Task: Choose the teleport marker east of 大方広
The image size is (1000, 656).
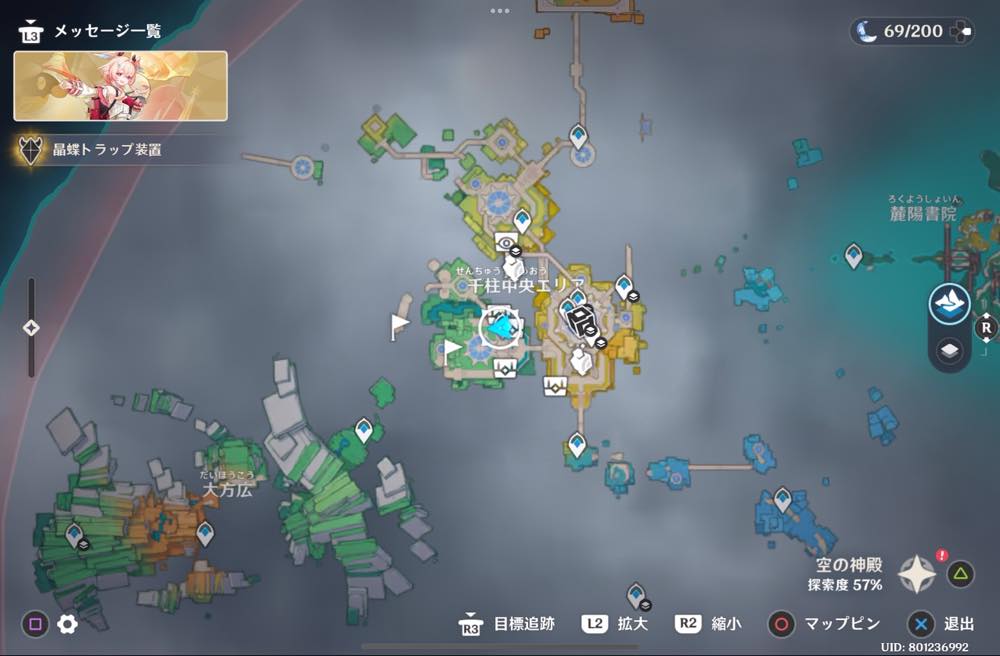Action: coord(205,533)
